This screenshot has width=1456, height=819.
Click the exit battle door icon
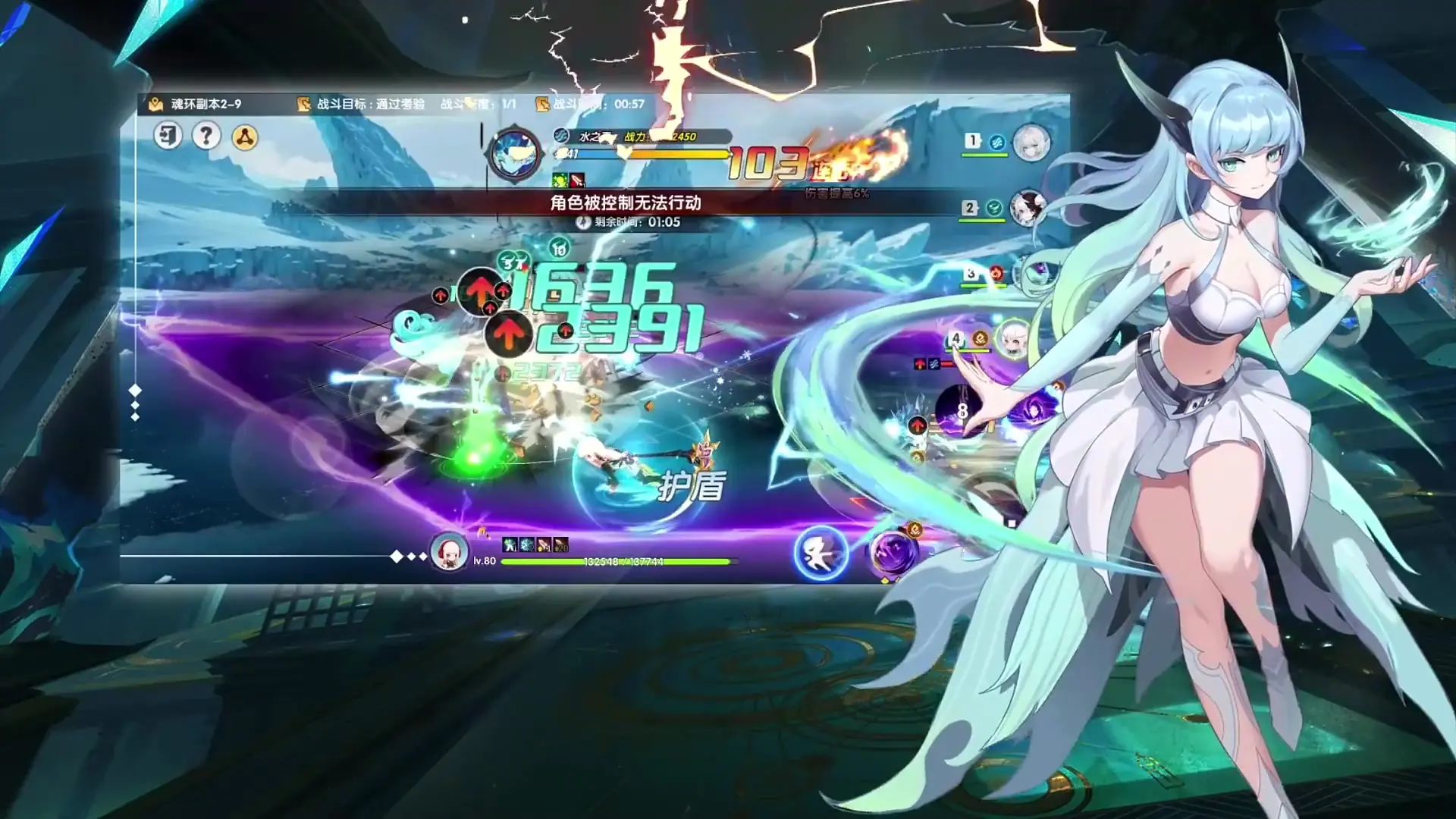pyautogui.click(x=168, y=136)
